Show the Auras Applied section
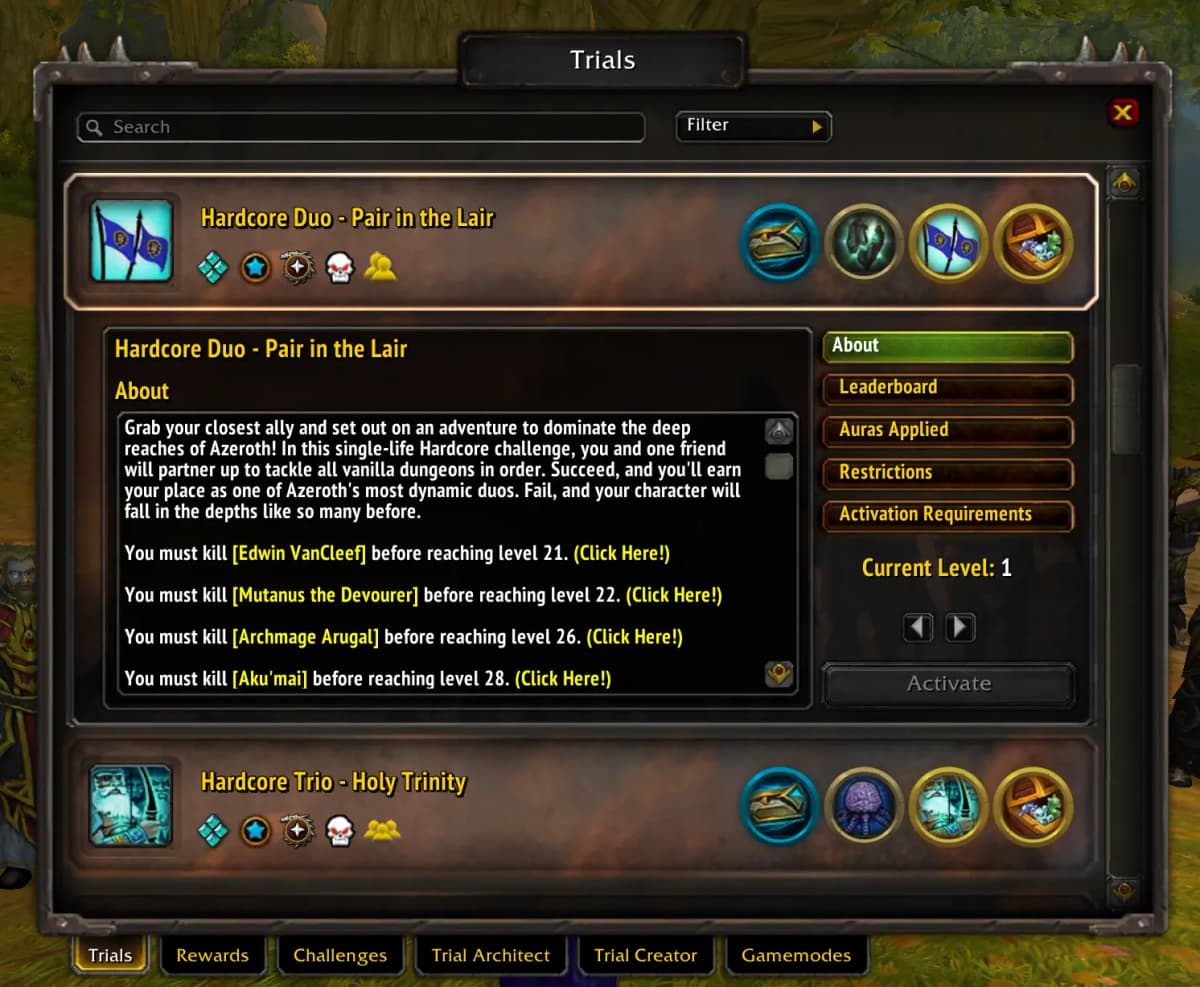 (947, 430)
